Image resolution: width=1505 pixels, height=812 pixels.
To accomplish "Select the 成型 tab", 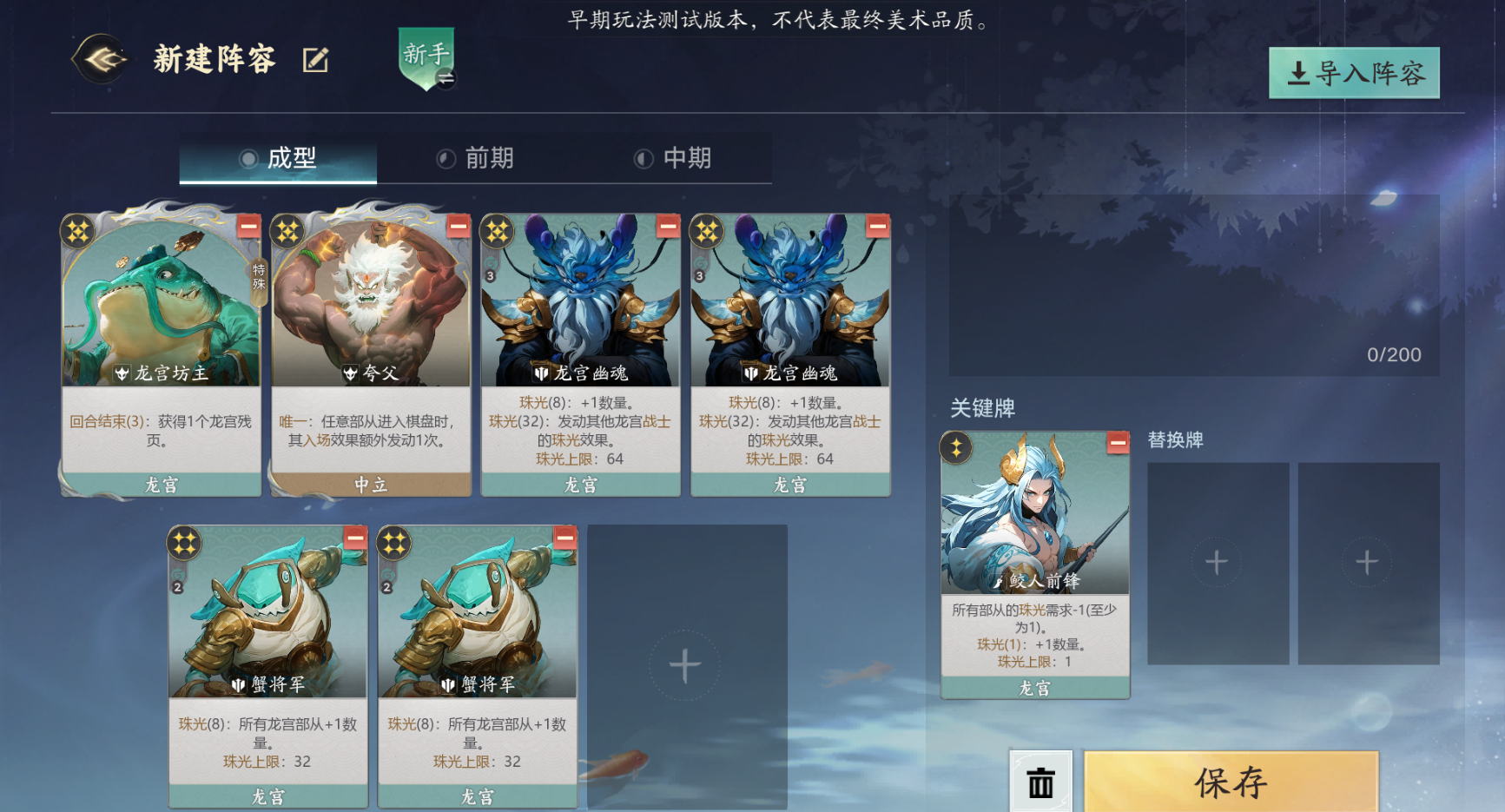I will pos(287,157).
